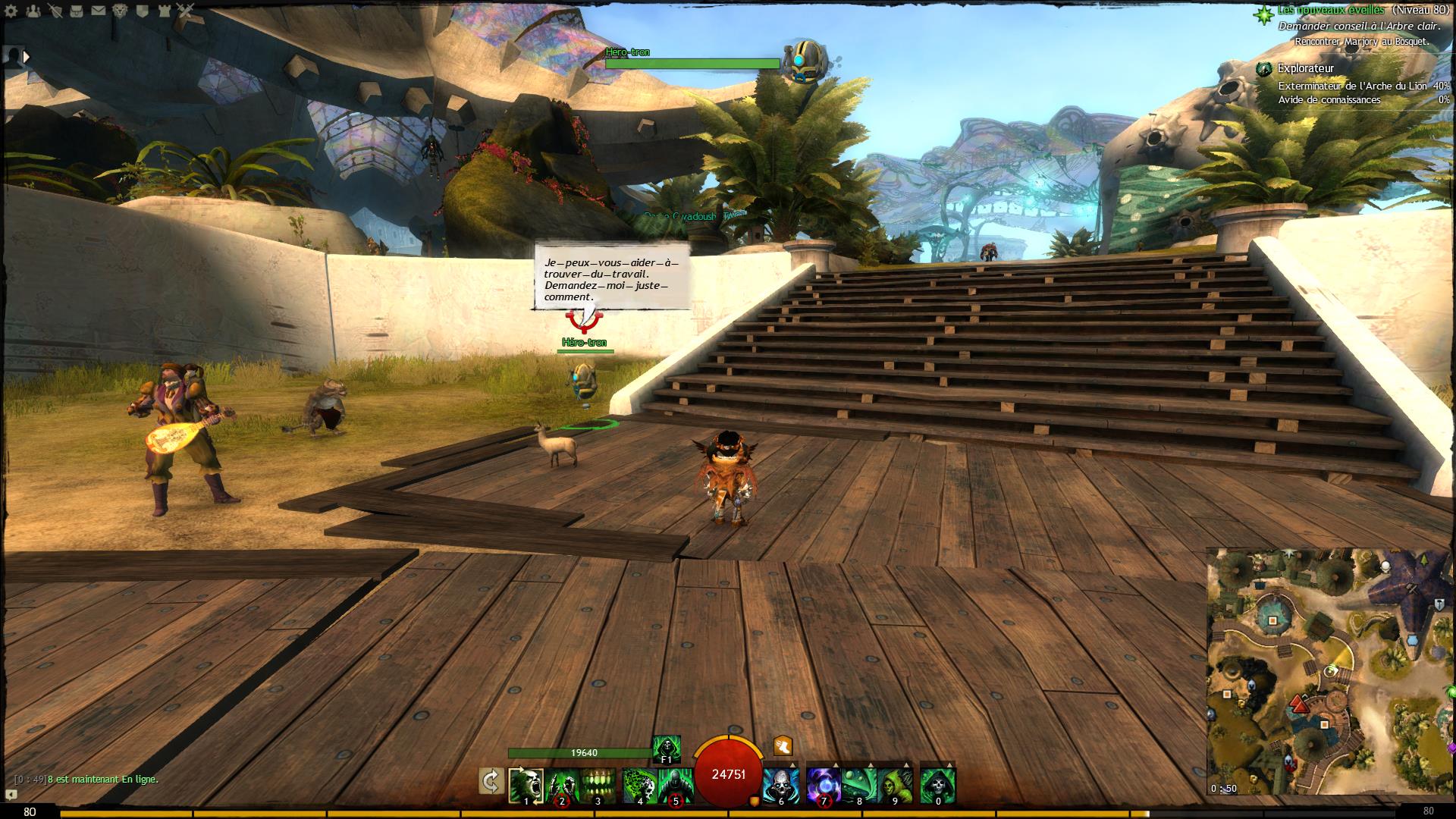Click the weapon swap arrows button

491,781
